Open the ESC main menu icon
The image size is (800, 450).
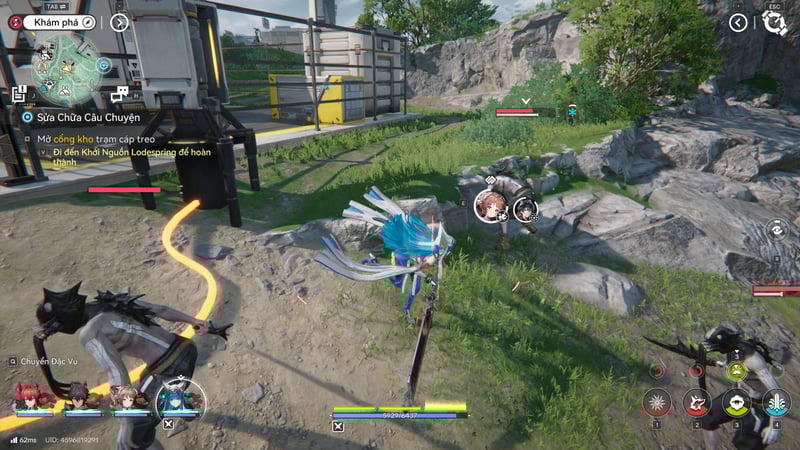pyautogui.click(x=774, y=22)
